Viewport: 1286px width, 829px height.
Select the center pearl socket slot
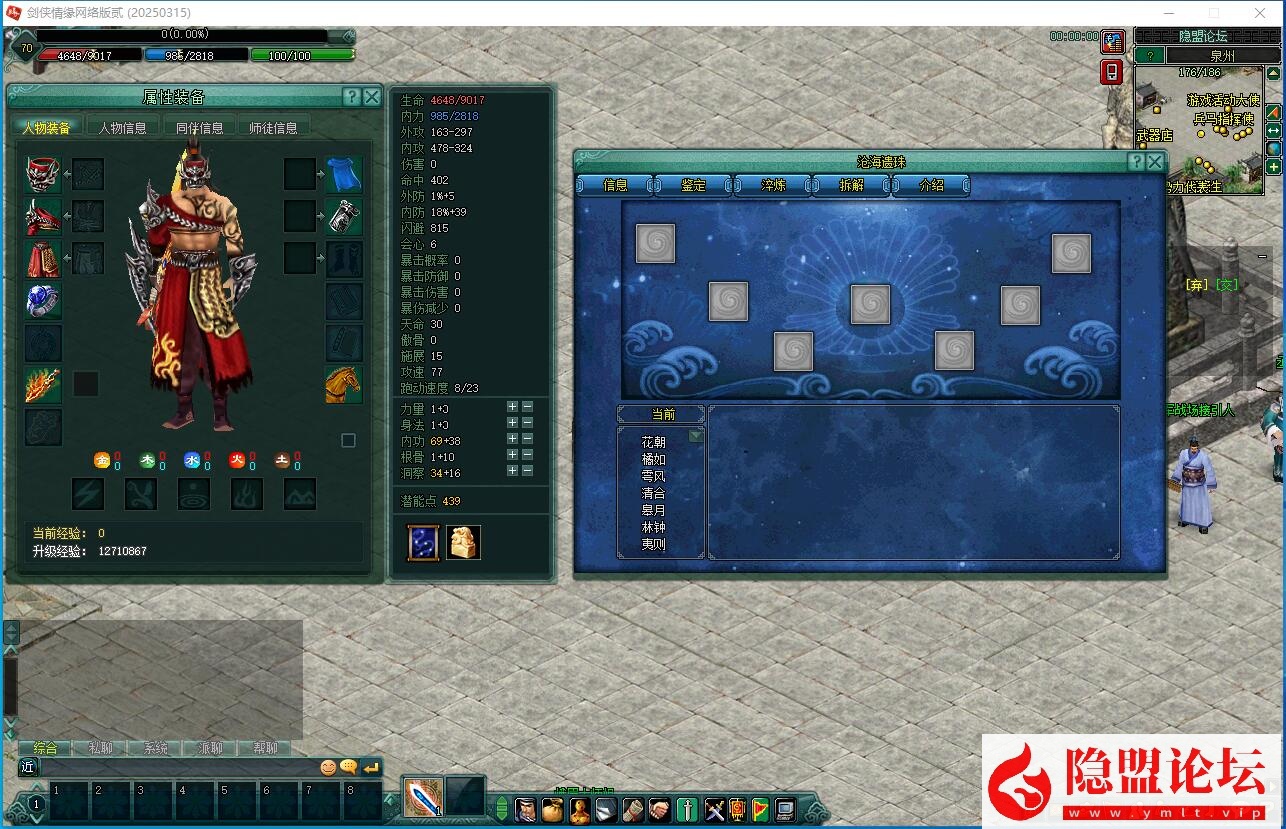[x=870, y=304]
